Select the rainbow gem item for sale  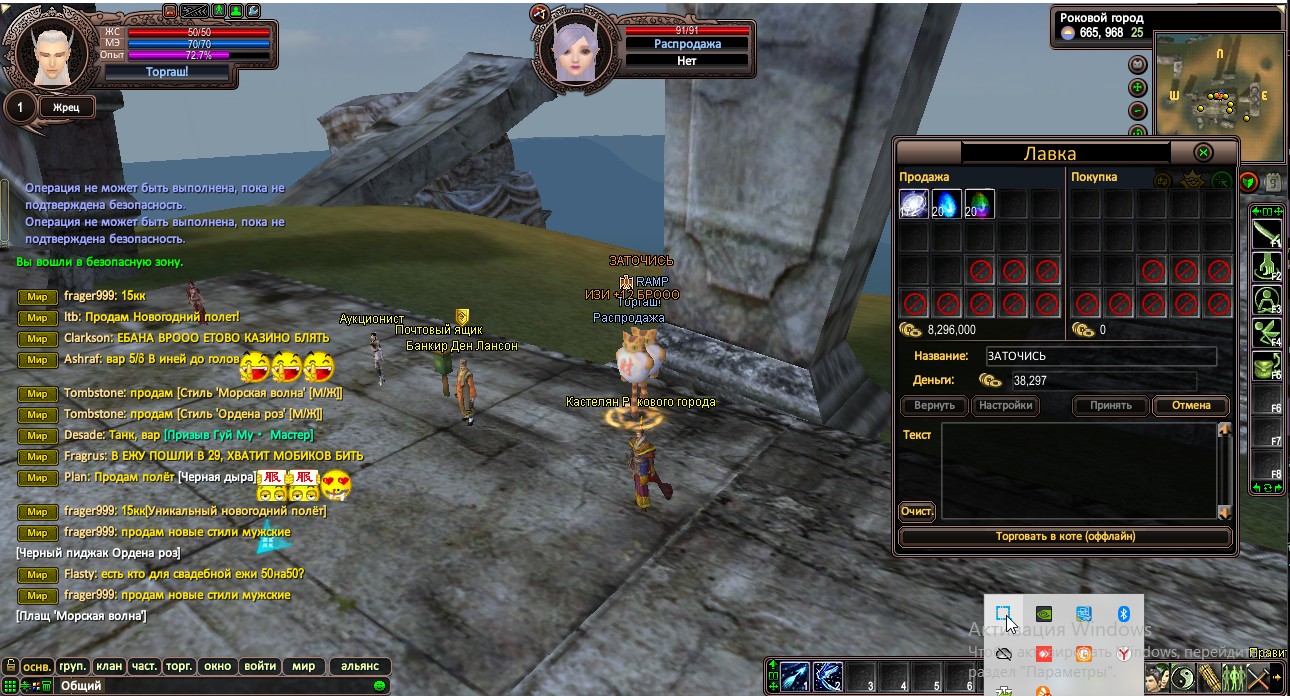click(x=980, y=205)
